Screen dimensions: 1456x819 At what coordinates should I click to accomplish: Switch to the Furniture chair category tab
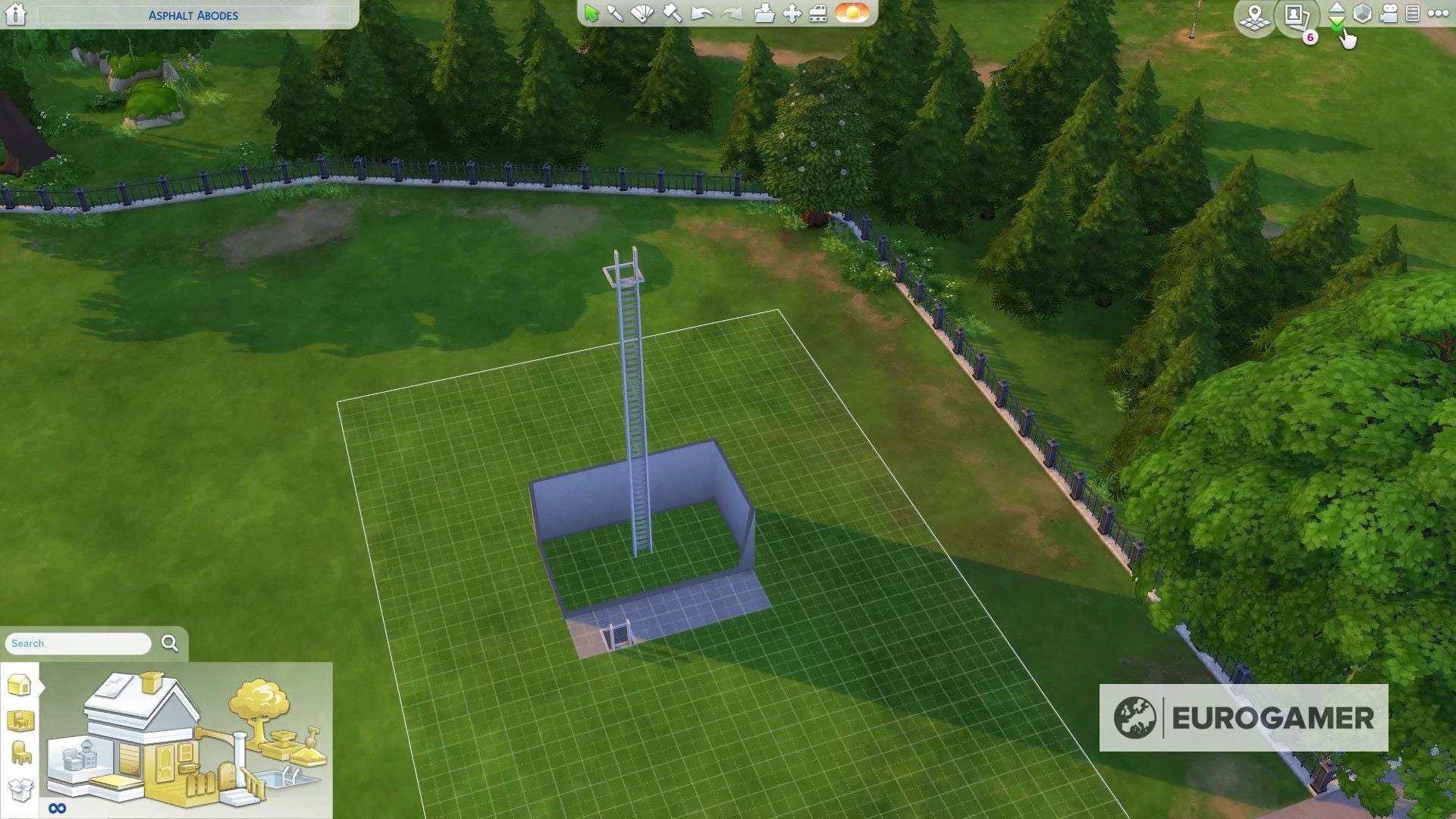pyautogui.click(x=20, y=752)
